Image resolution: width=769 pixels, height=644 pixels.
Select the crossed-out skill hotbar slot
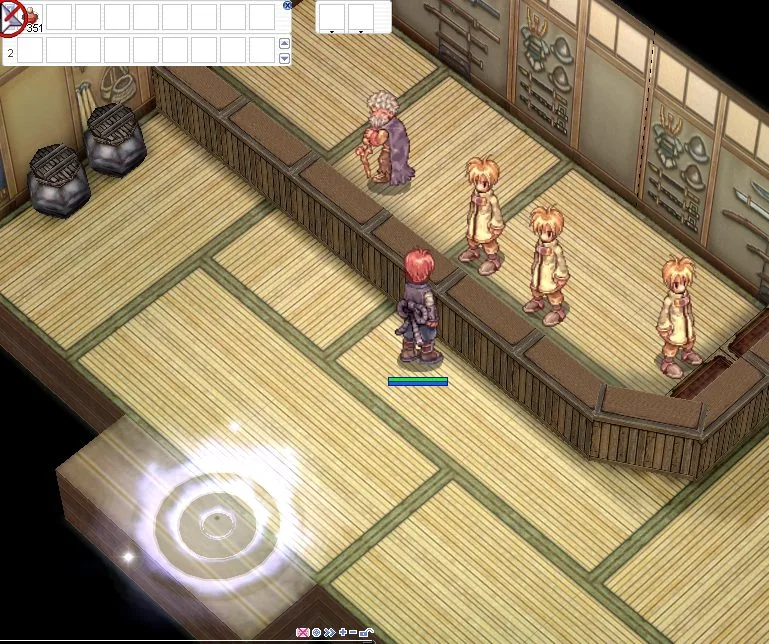pos(12,16)
